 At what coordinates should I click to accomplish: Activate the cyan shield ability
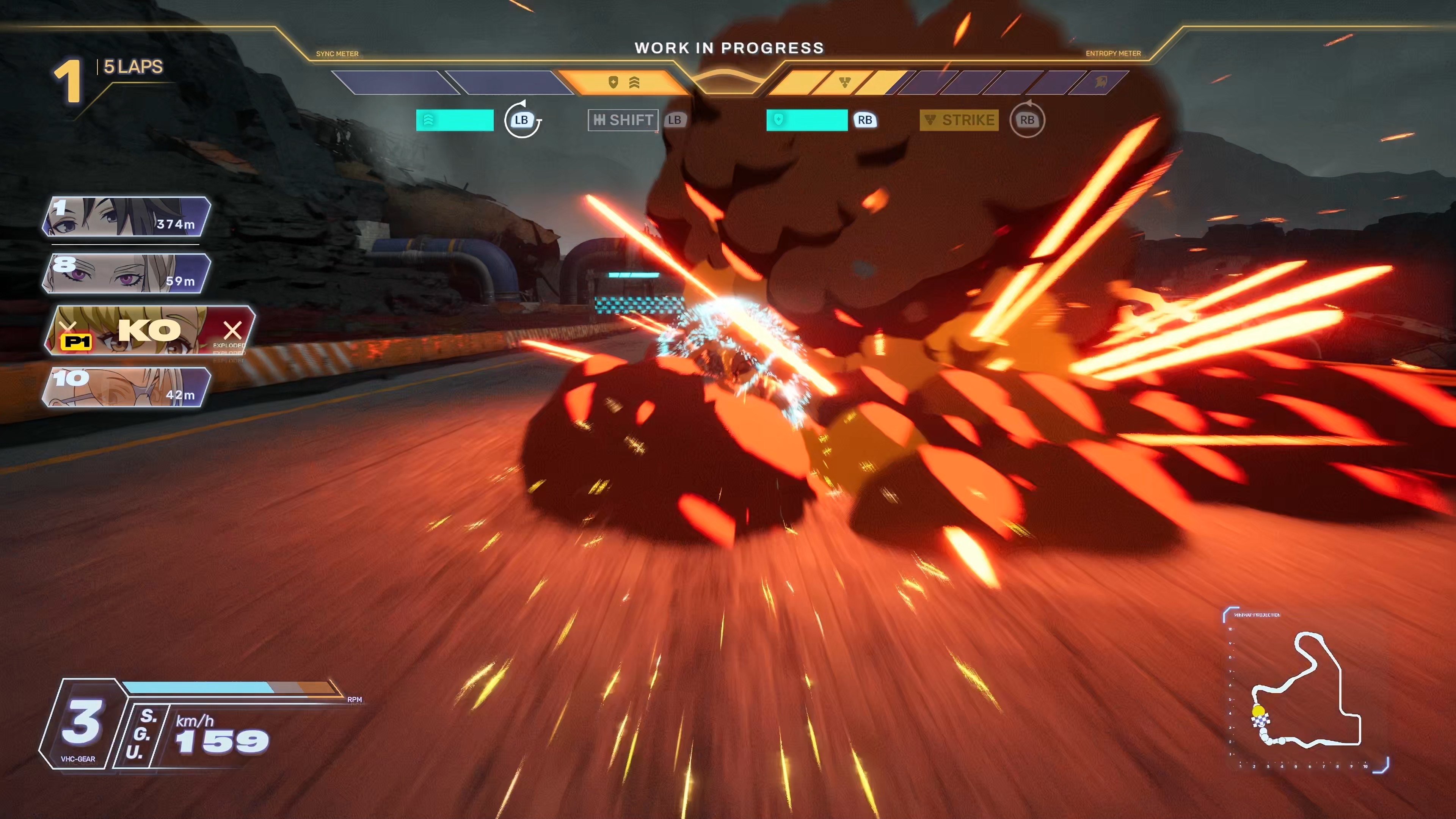806,120
